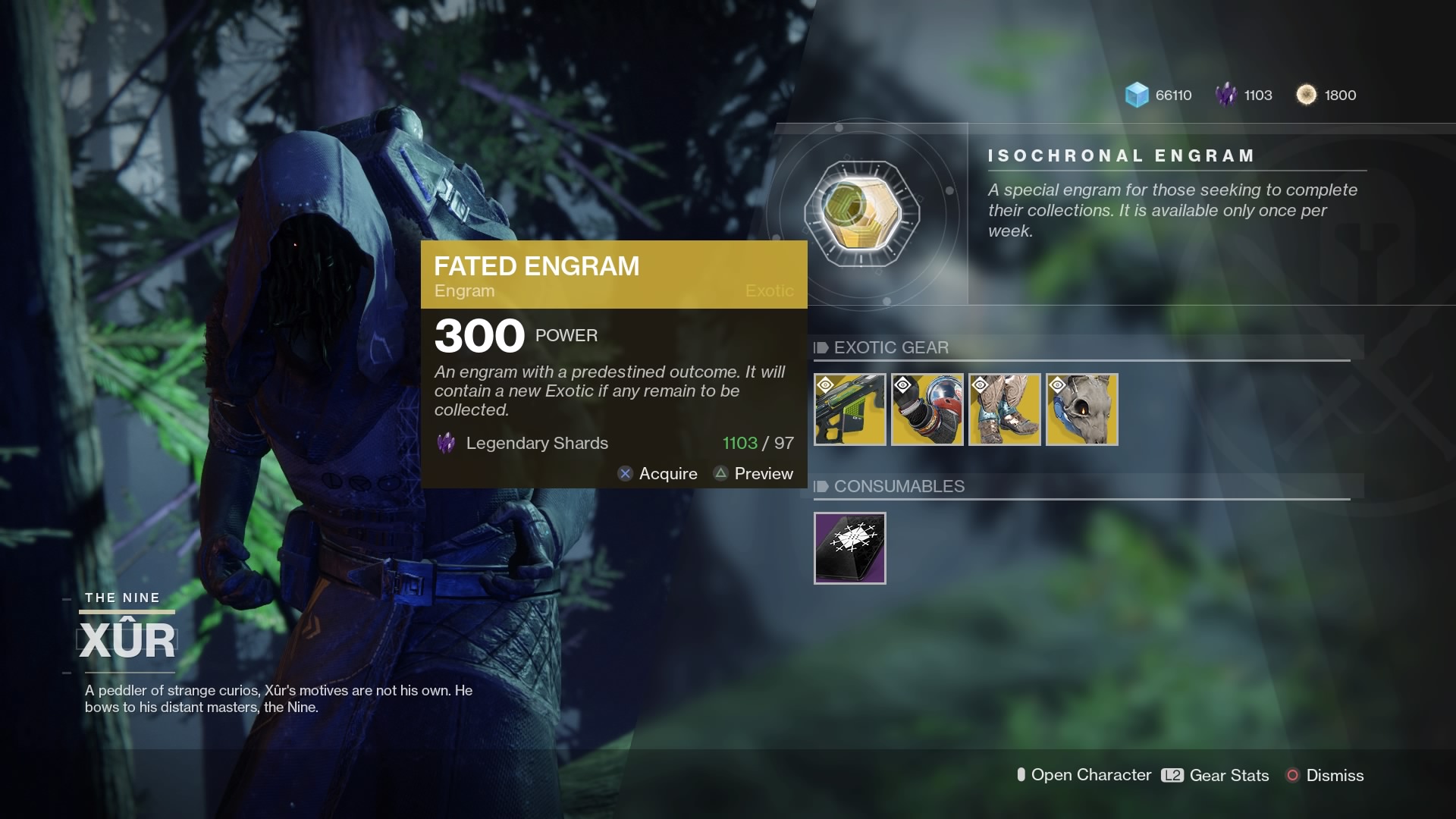1456x819 pixels.
Task: Click the Bright Dust currency icon
Action: pos(1306,95)
